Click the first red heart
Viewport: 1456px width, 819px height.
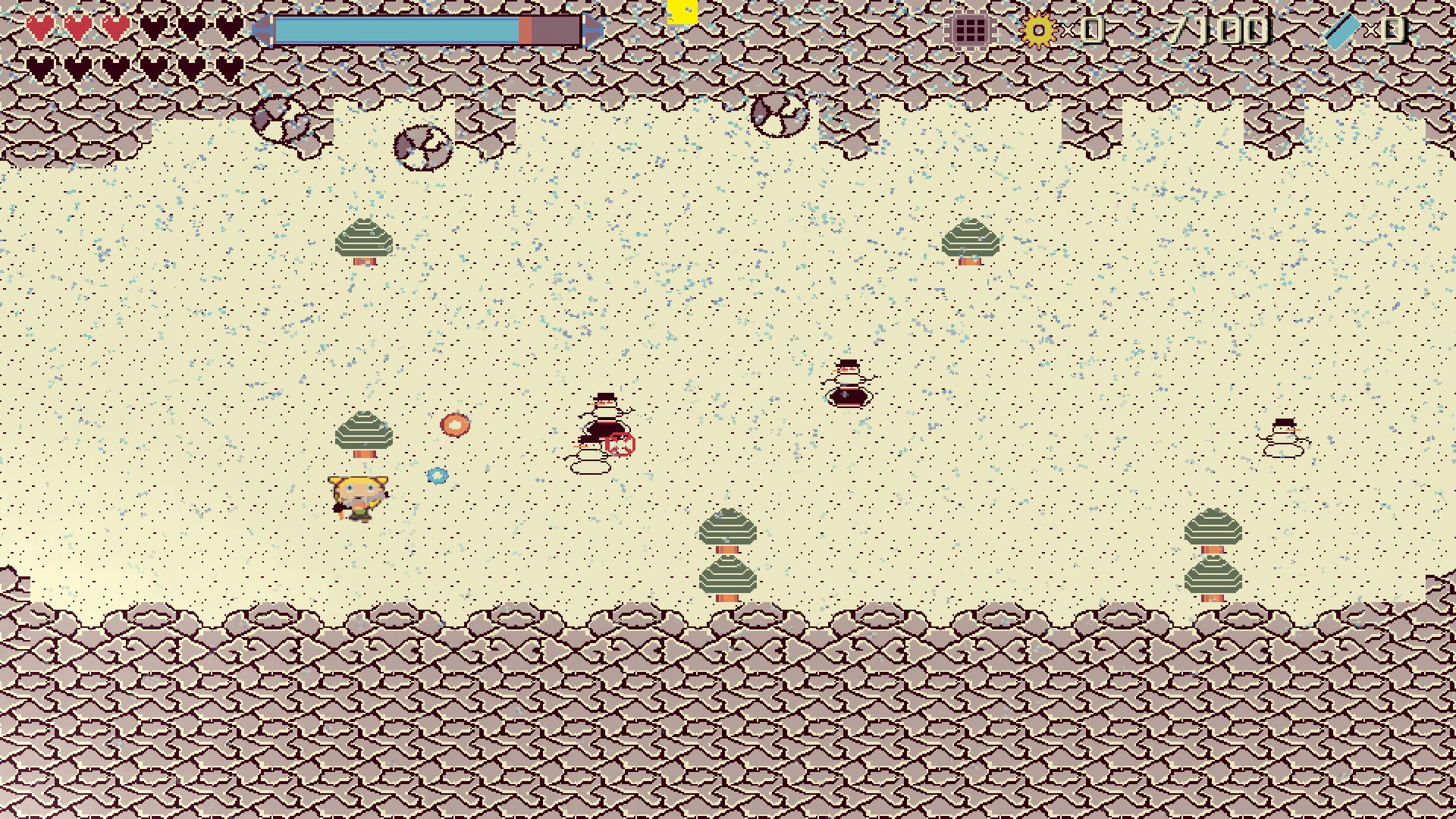39,27
